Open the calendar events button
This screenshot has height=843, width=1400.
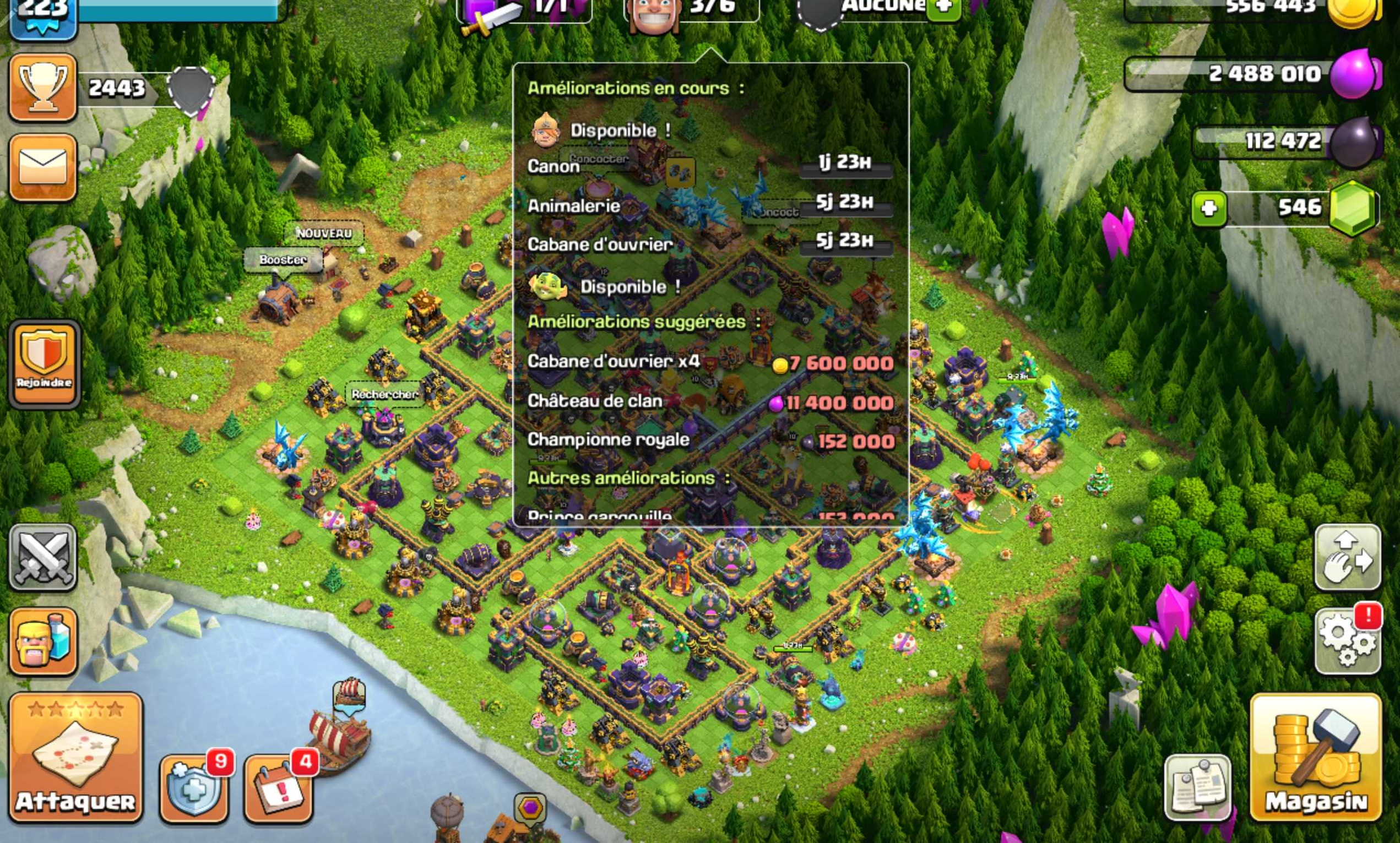coord(279,788)
